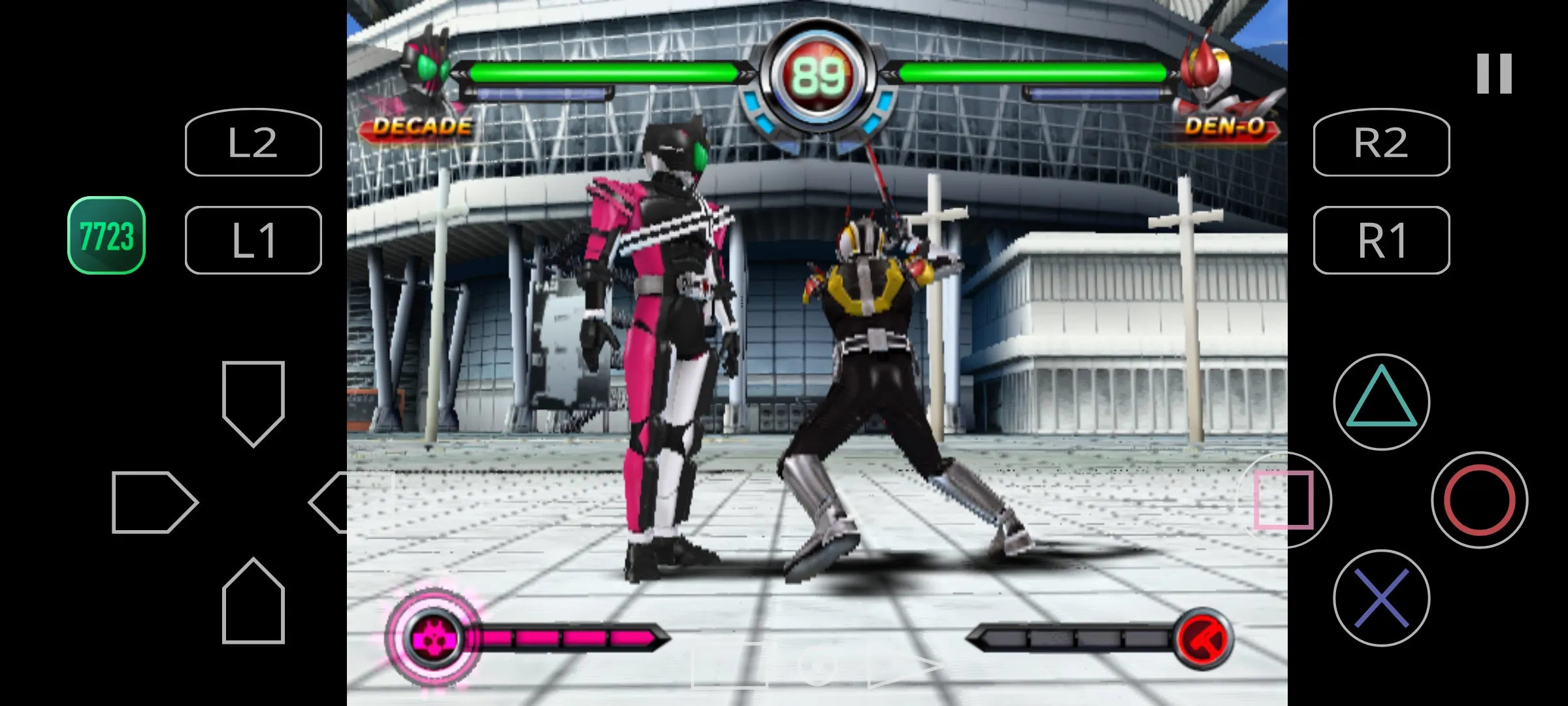Tap the pink square action button
The width and height of the screenshot is (1568, 706).
coord(1284,500)
